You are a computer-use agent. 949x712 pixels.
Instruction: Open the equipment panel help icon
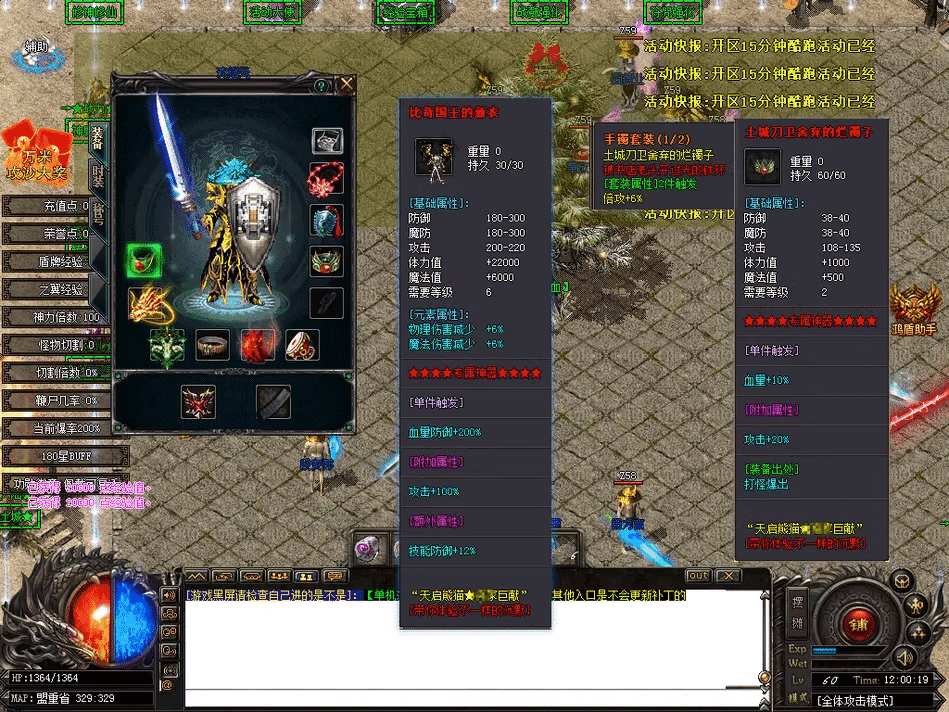(322, 86)
